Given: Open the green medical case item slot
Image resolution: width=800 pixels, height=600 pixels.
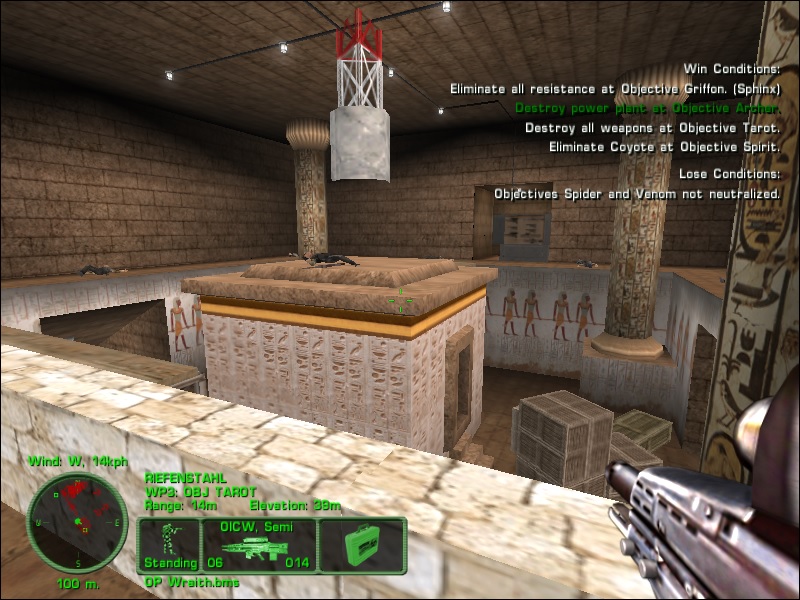Looking at the screenshot, I should pos(362,546).
